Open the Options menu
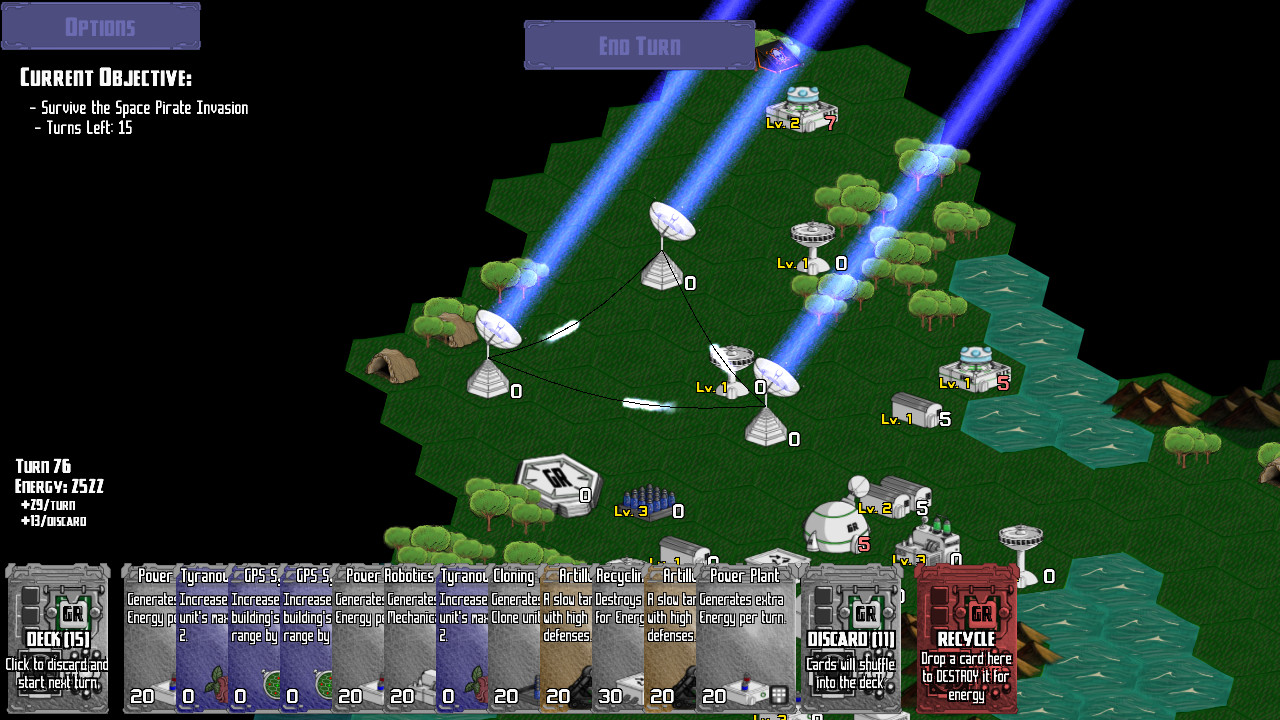 100,25
